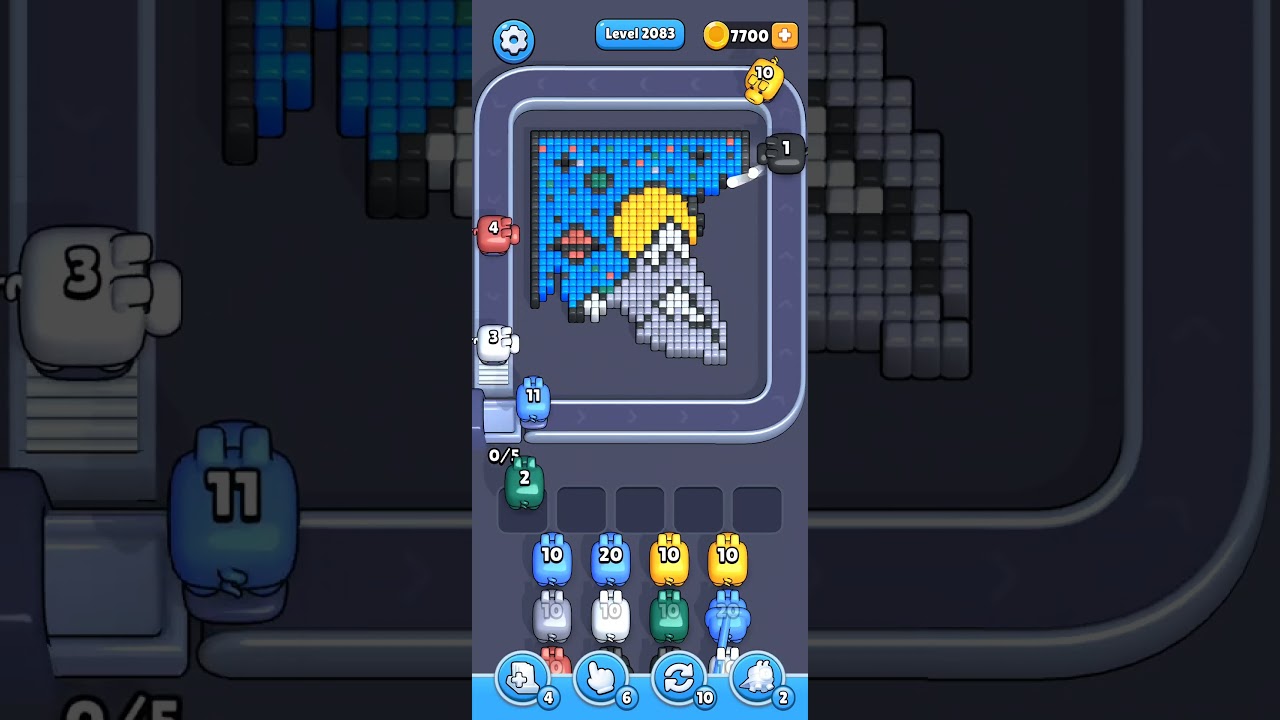
Task: Tap the yellow sun in the pixel artwork
Action: coord(651,213)
